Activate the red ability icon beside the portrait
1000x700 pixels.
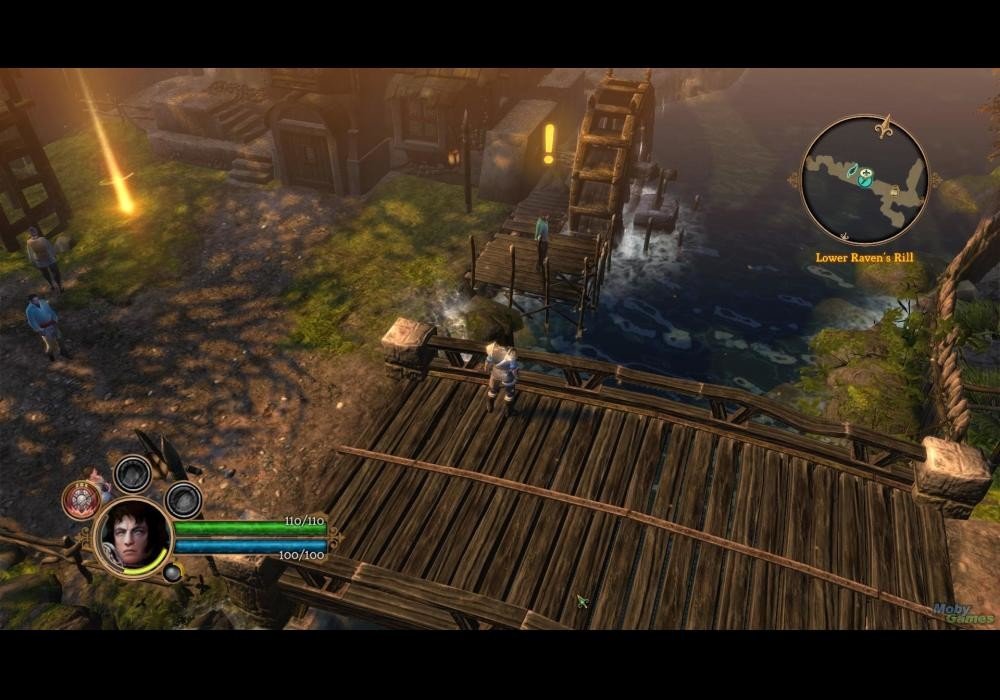(80, 499)
